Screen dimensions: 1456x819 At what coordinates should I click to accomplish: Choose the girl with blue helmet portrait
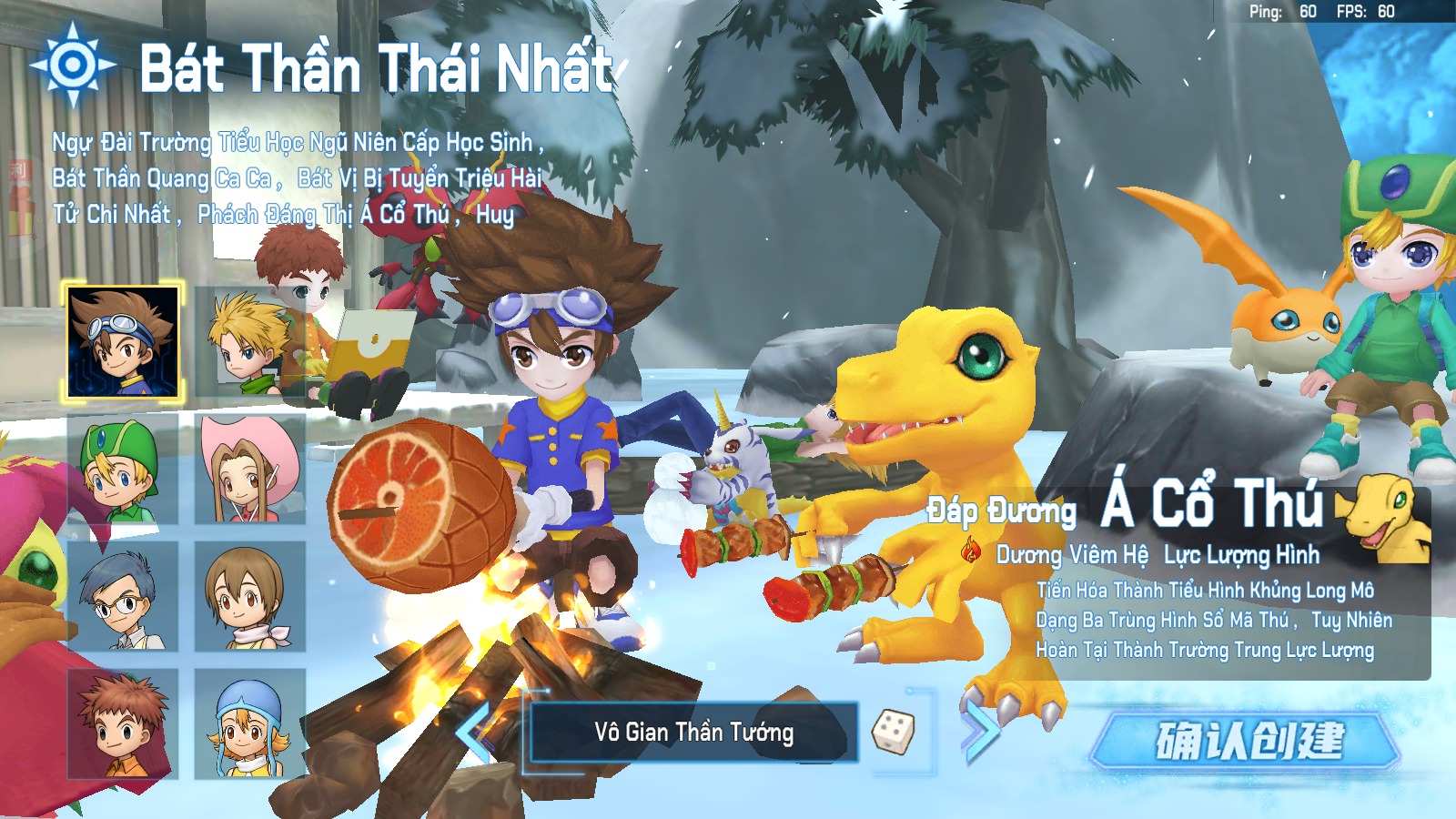[x=249, y=724]
